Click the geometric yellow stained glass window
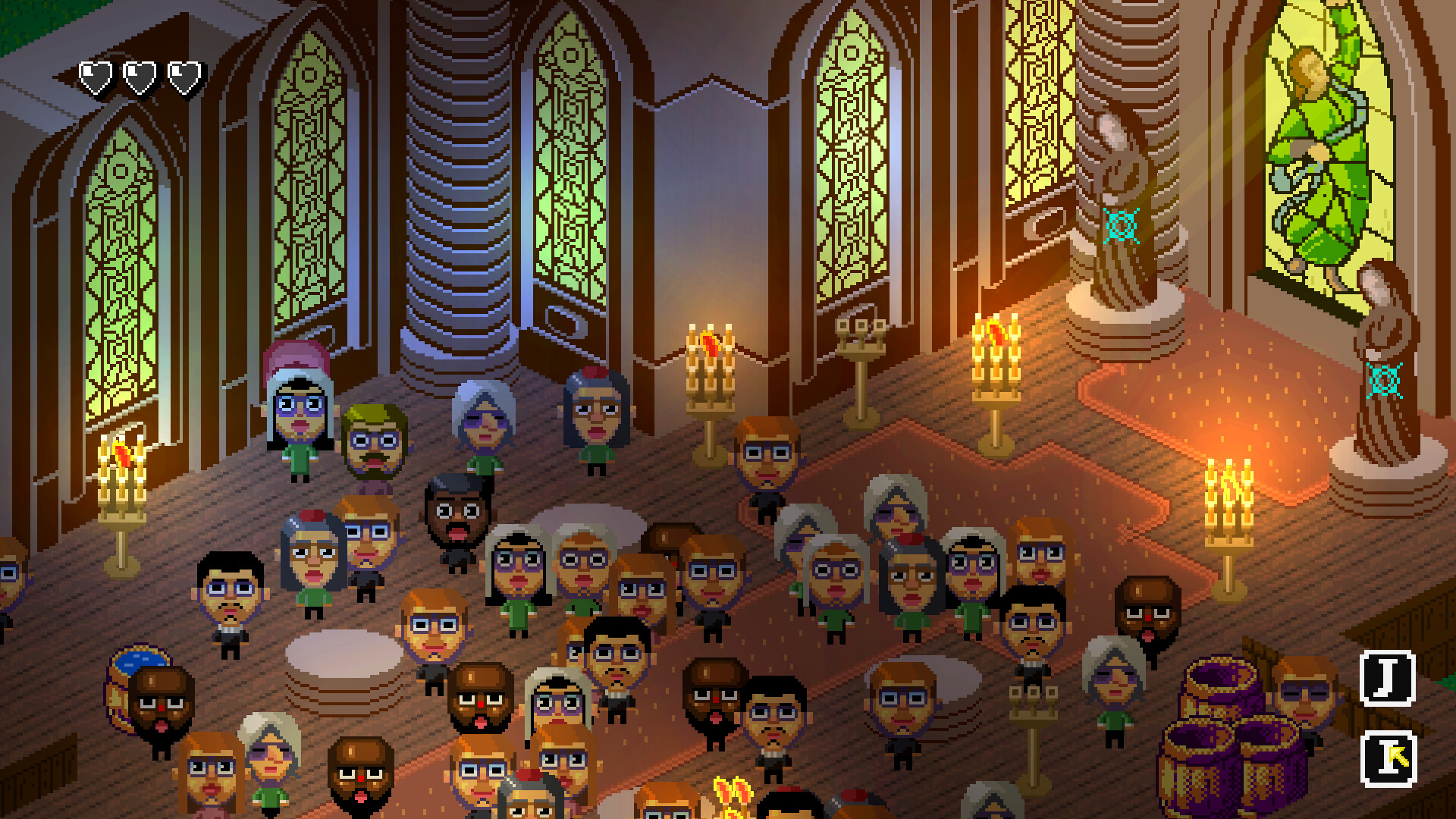1456x819 pixels. [x=1037, y=121]
